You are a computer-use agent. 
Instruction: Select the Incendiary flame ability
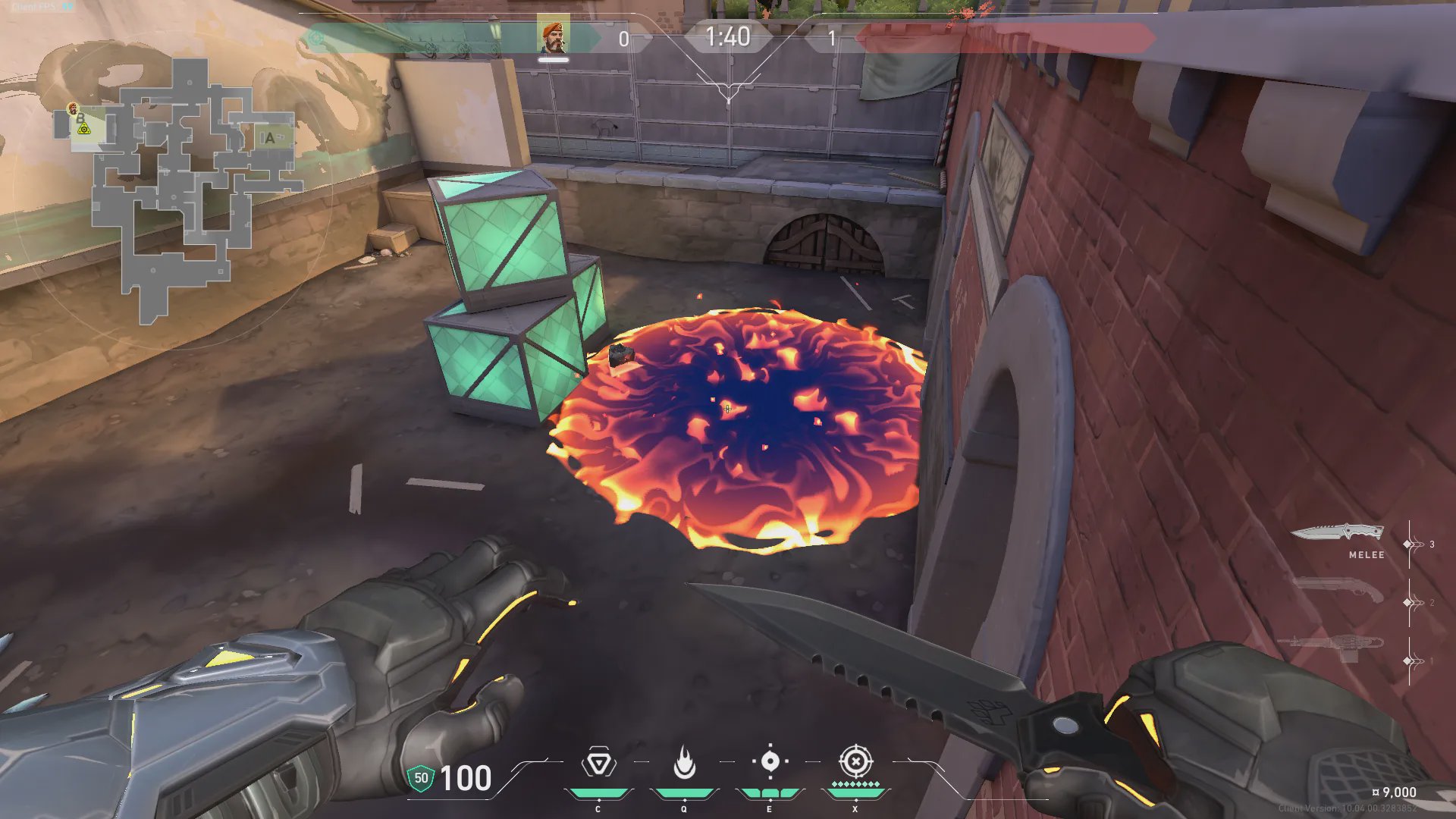pyautogui.click(x=684, y=763)
